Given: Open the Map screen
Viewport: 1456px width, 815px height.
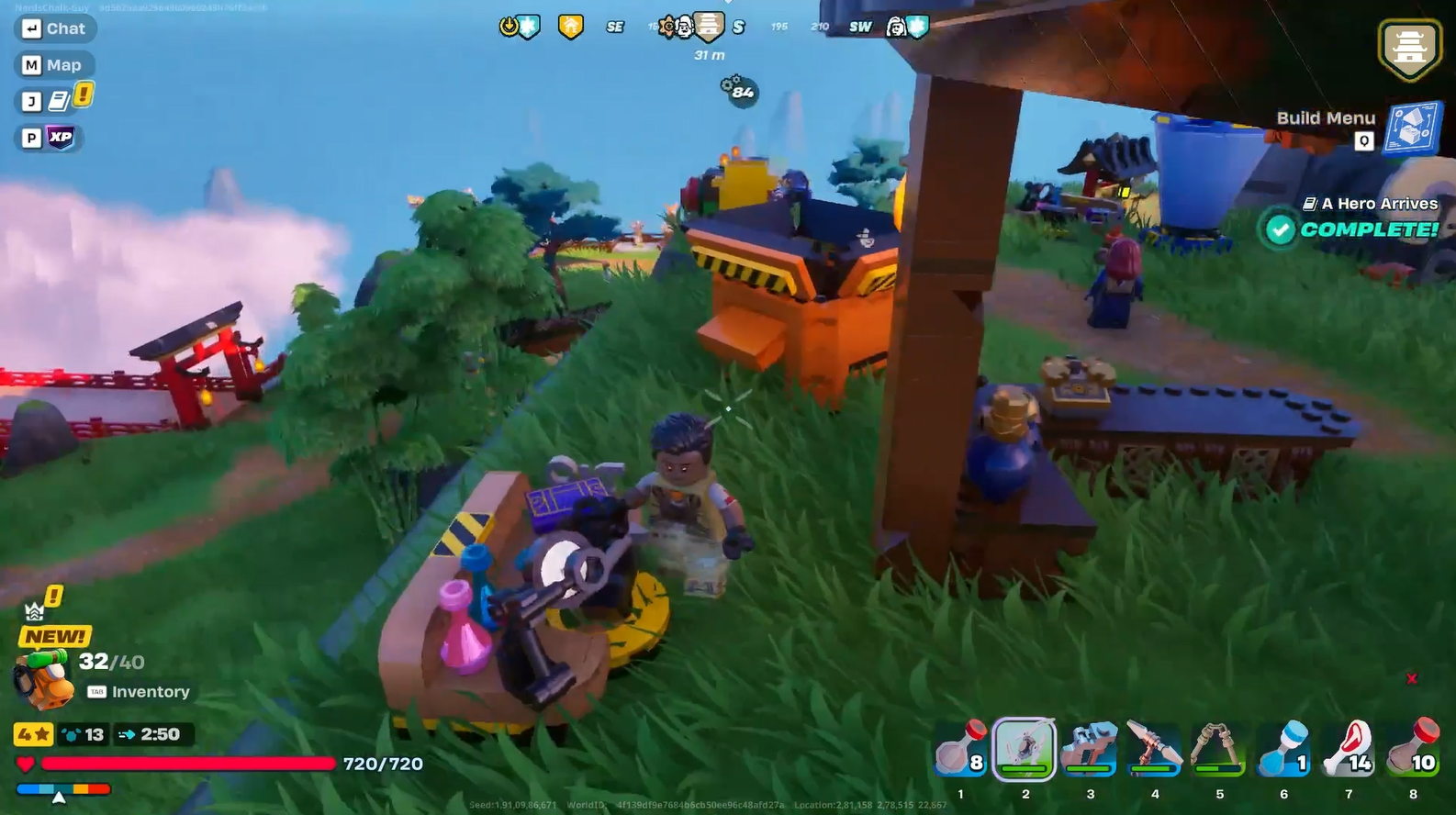Looking at the screenshot, I should 55,64.
